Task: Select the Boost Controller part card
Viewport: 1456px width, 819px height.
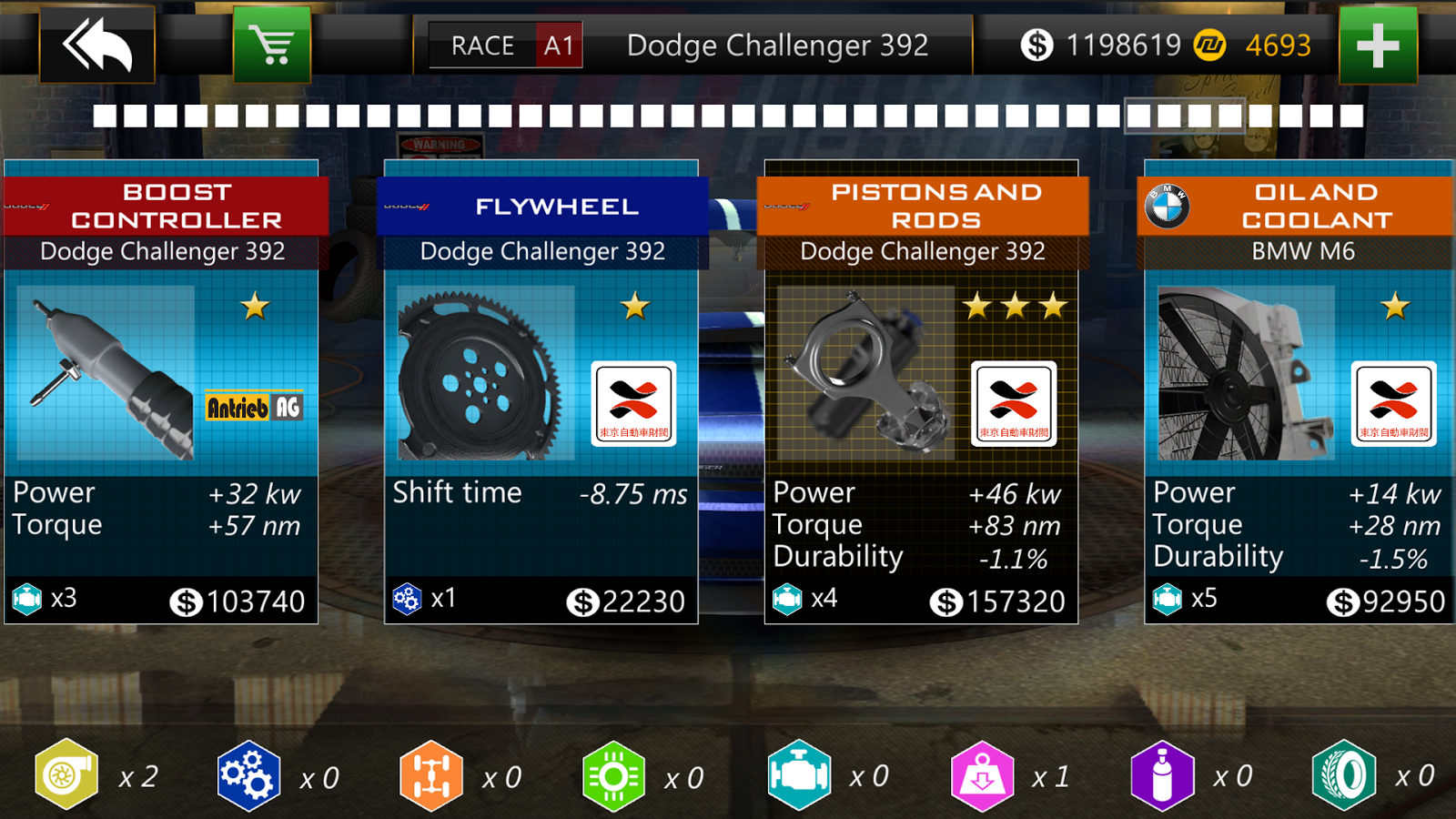Action: coord(162,391)
